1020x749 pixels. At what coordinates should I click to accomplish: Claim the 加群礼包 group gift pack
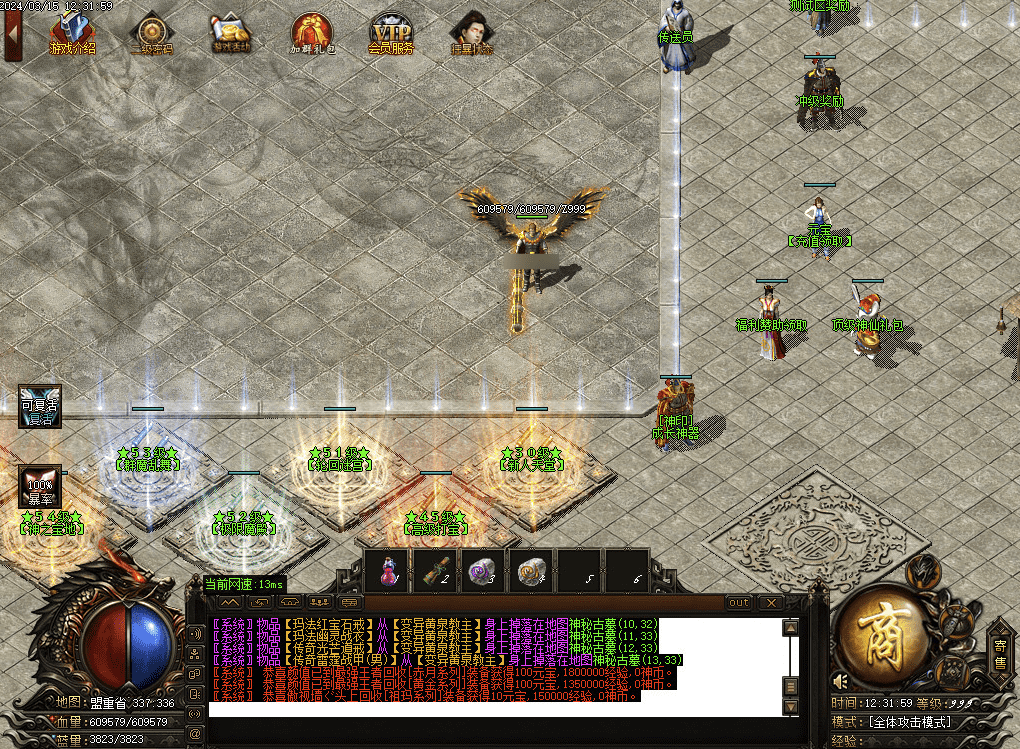coord(312,35)
